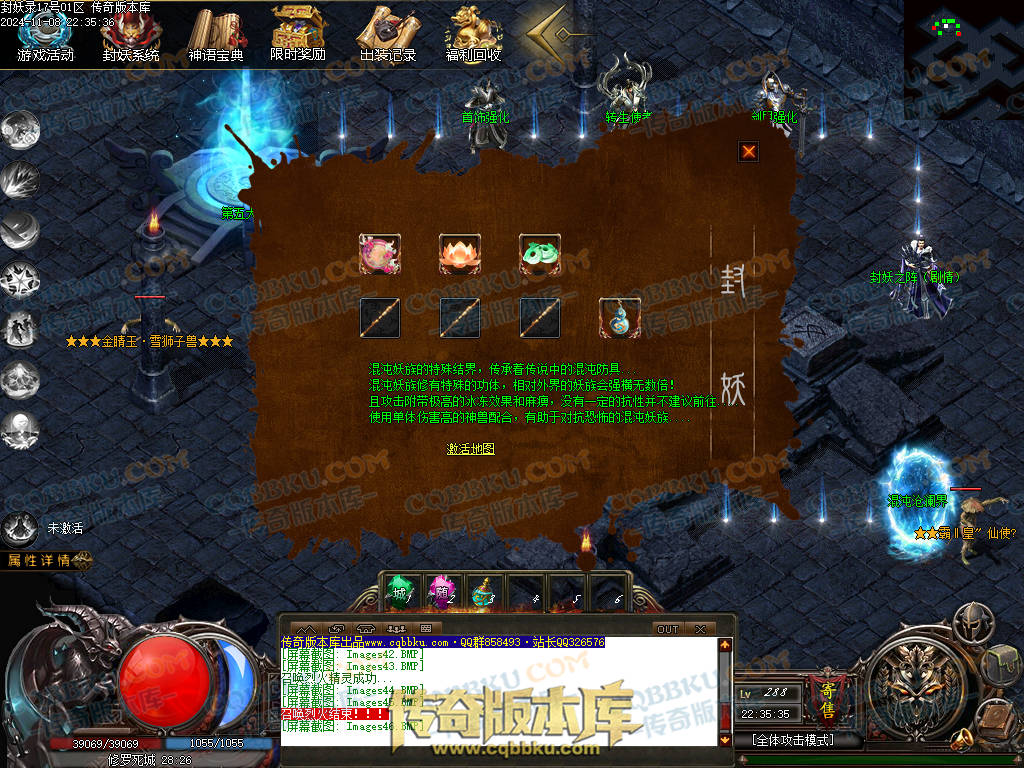1024x768 pixels.
Task: Select the blue gourd item icon
Action: pyautogui.click(x=620, y=318)
